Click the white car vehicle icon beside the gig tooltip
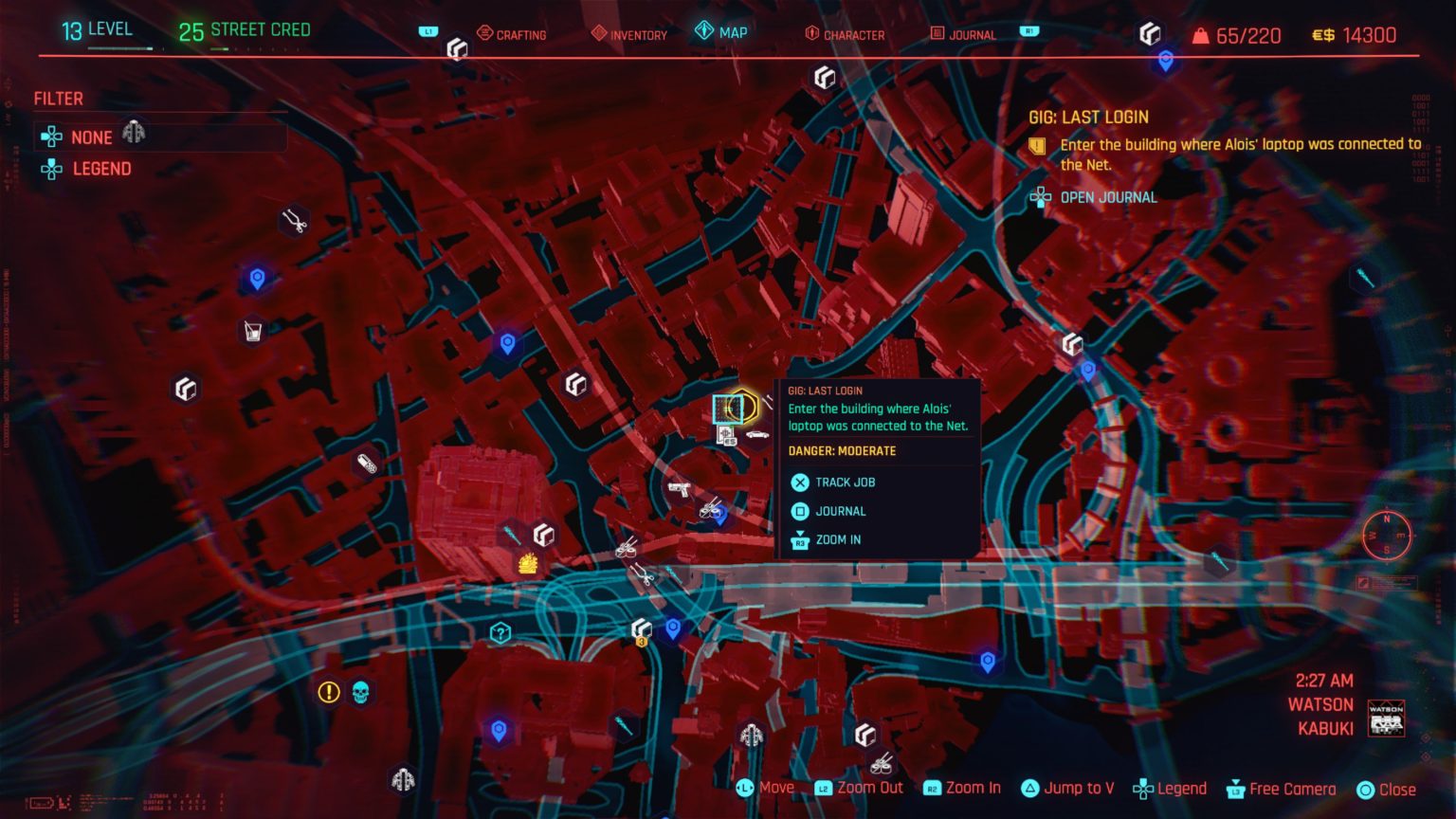Image resolution: width=1456 pixels, height=819 pixels. pos(756,434)
